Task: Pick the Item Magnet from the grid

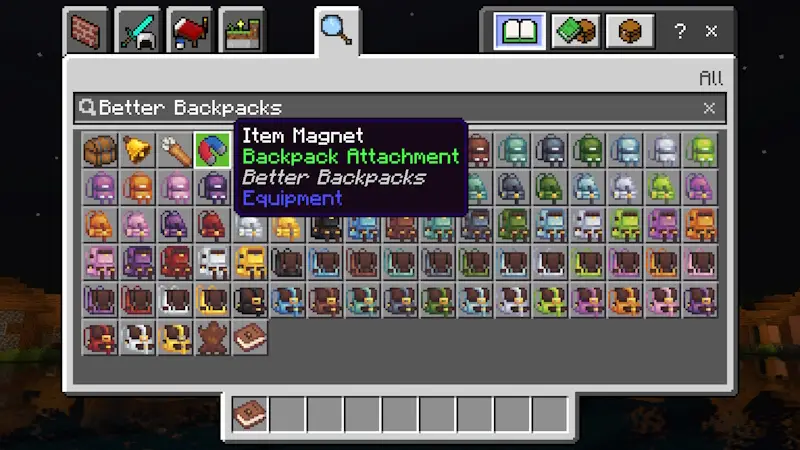Action: pyautogui.click(x=212, y=150)
